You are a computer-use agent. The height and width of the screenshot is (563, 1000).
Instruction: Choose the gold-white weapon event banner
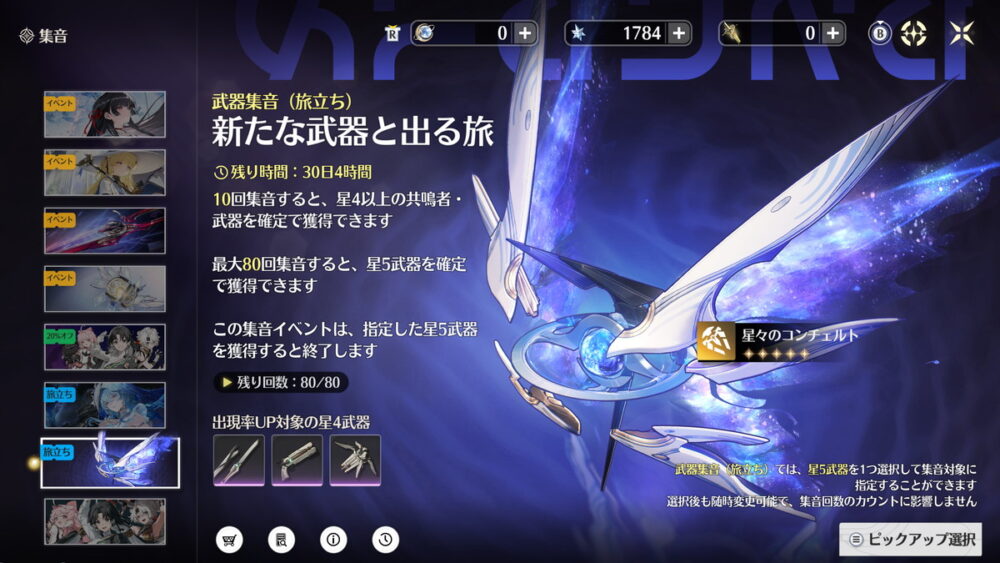click(x=105, y=289)
